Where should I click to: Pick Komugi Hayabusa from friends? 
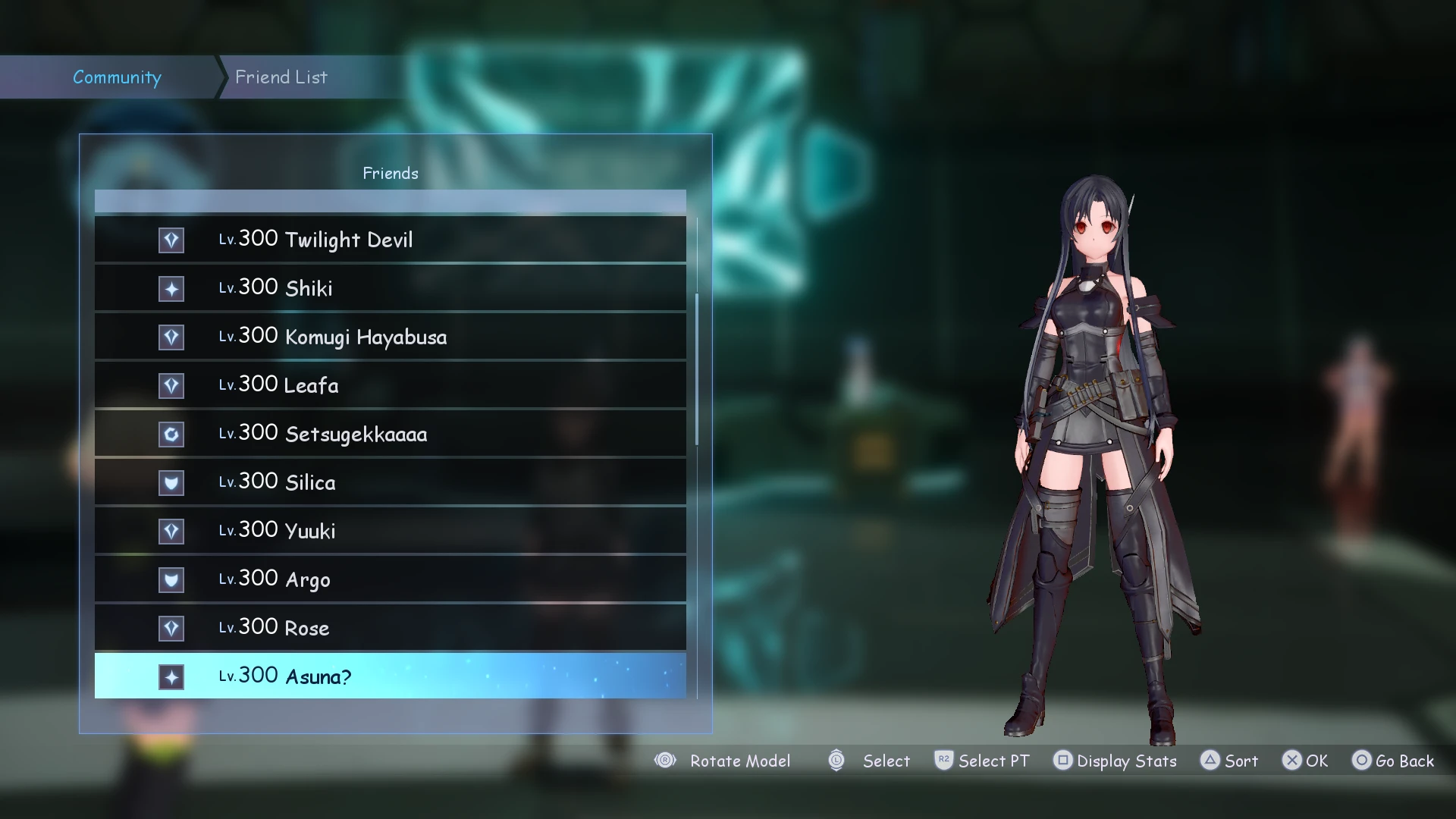pyautogui.click(x=390, y=337)
